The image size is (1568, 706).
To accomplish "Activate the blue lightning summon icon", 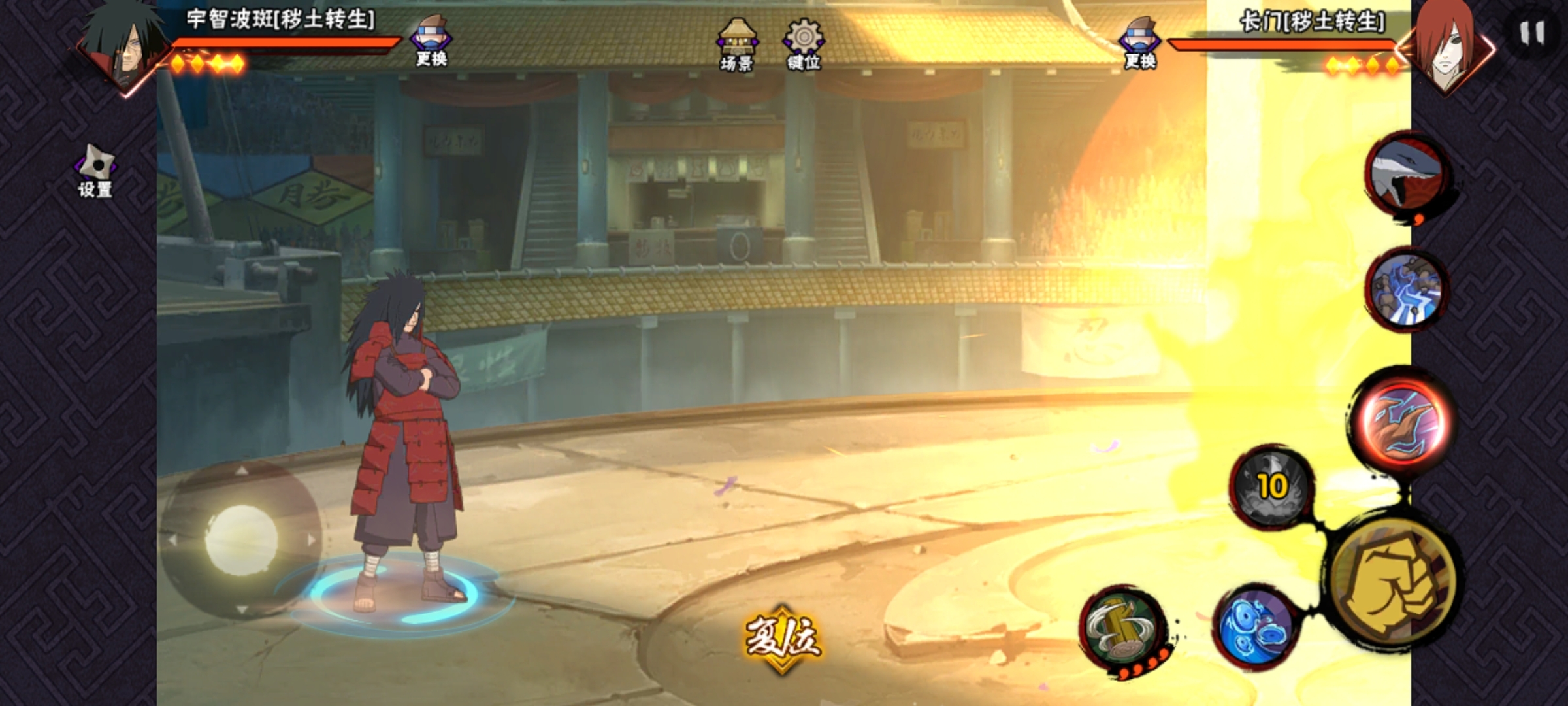I will tap(1406, 289).
